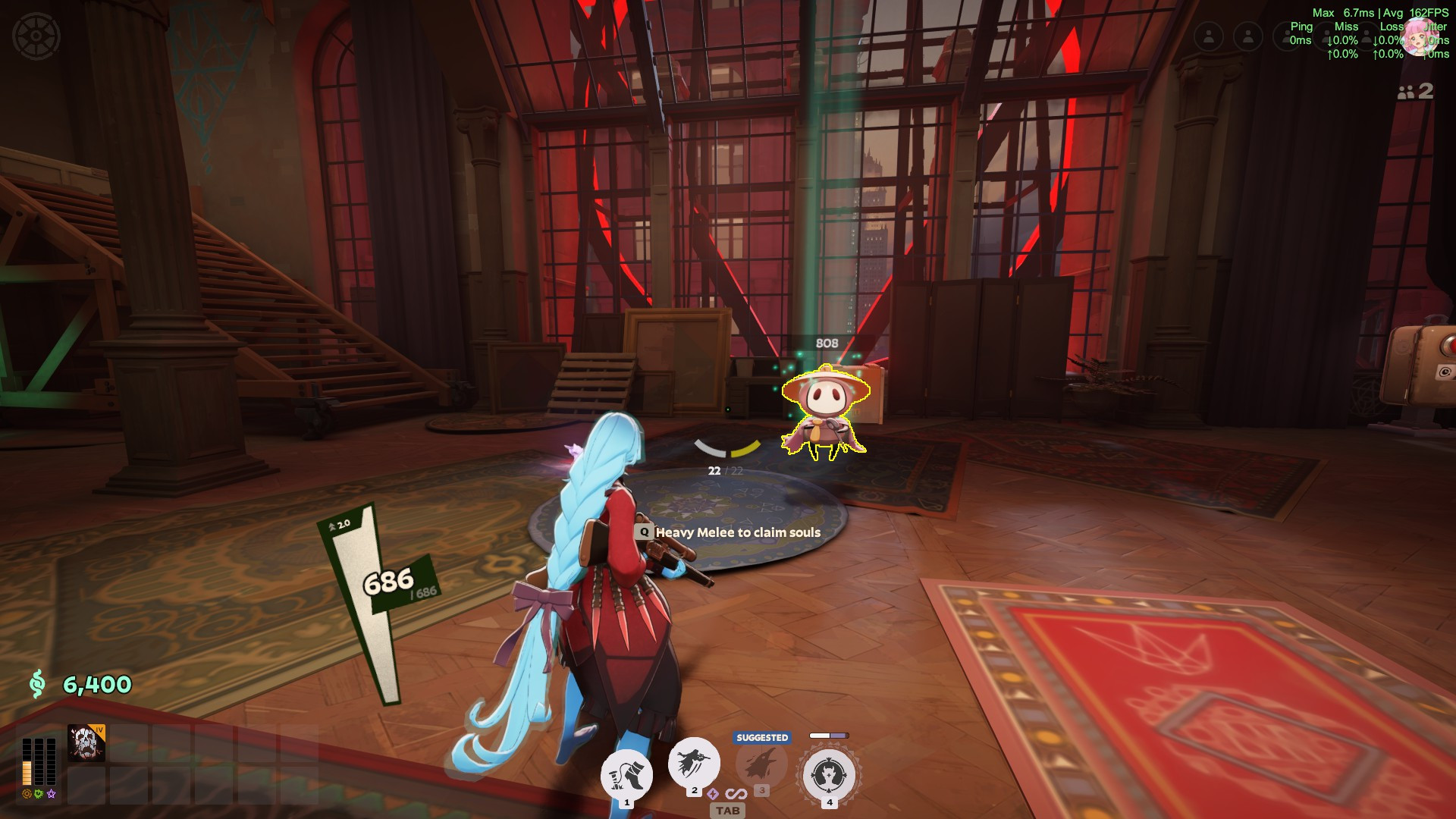Inspect the skull item with IV rank badge
Screen dimensions: 1456x819
click(x=86, y=742)
